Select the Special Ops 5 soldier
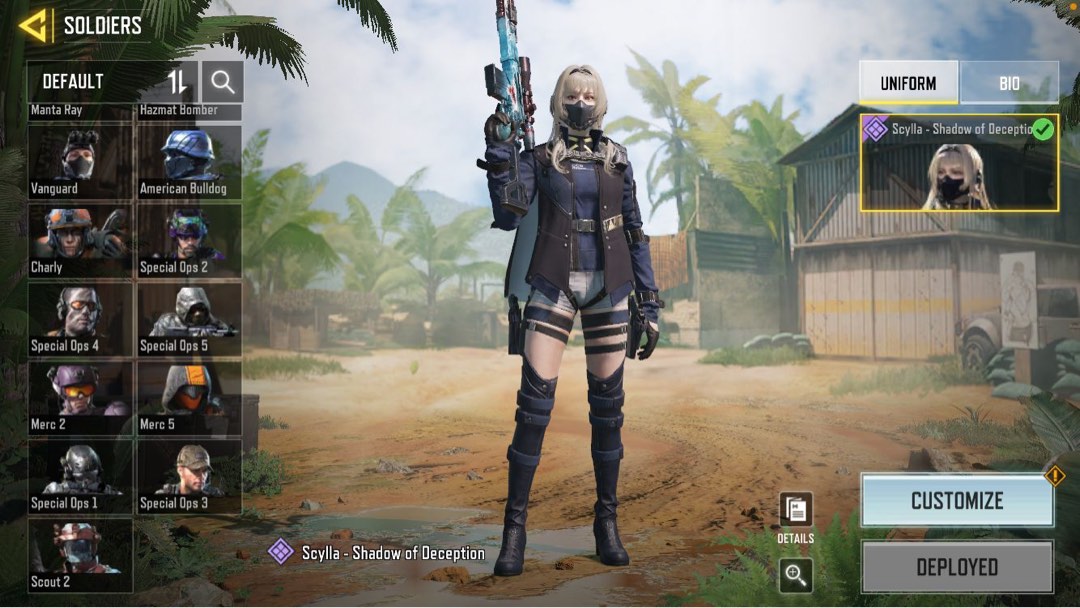Viewport: 1080px width, 608px height. click(x=189, y=319)
